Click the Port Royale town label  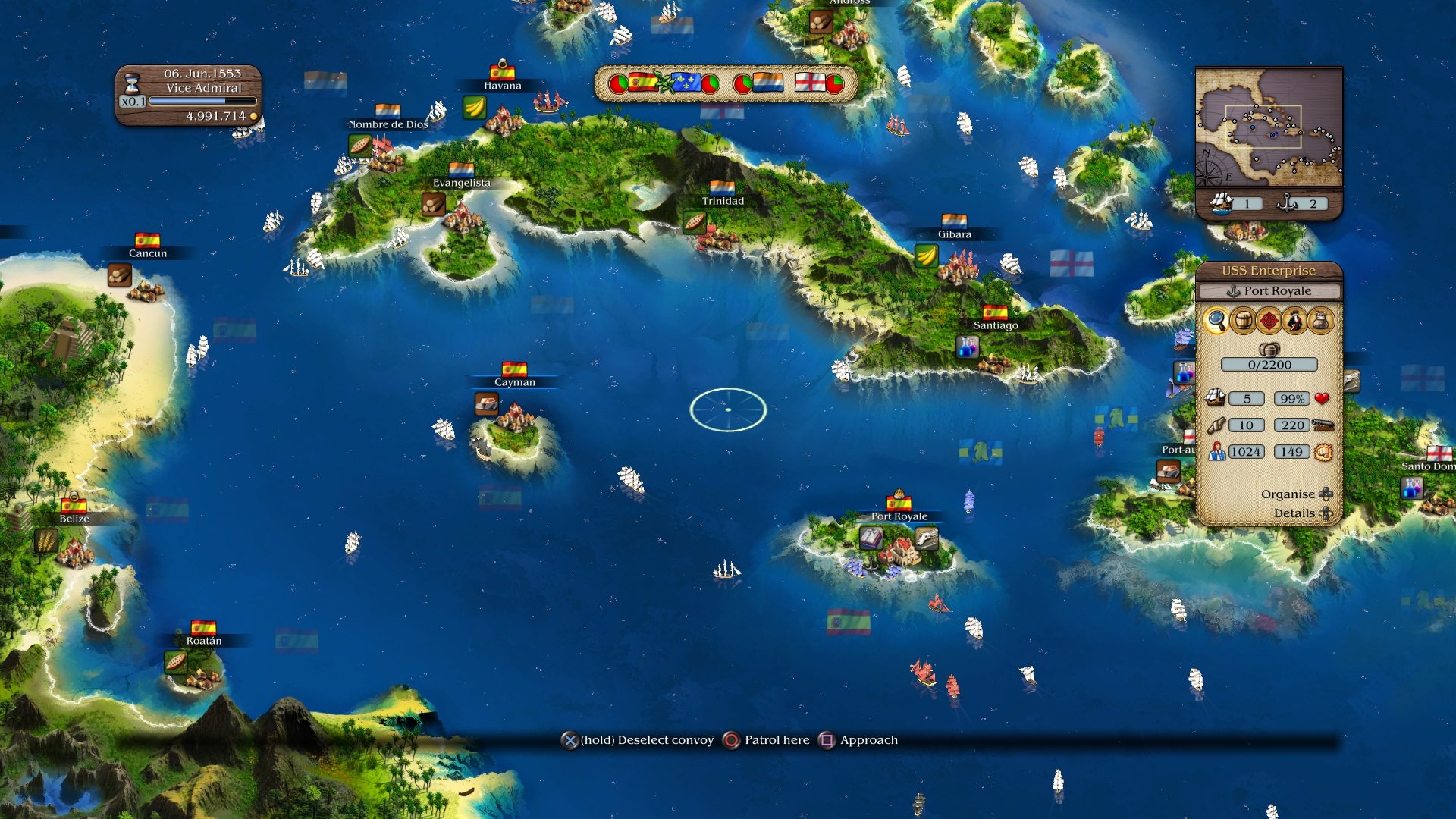click(x=899, y=516)
